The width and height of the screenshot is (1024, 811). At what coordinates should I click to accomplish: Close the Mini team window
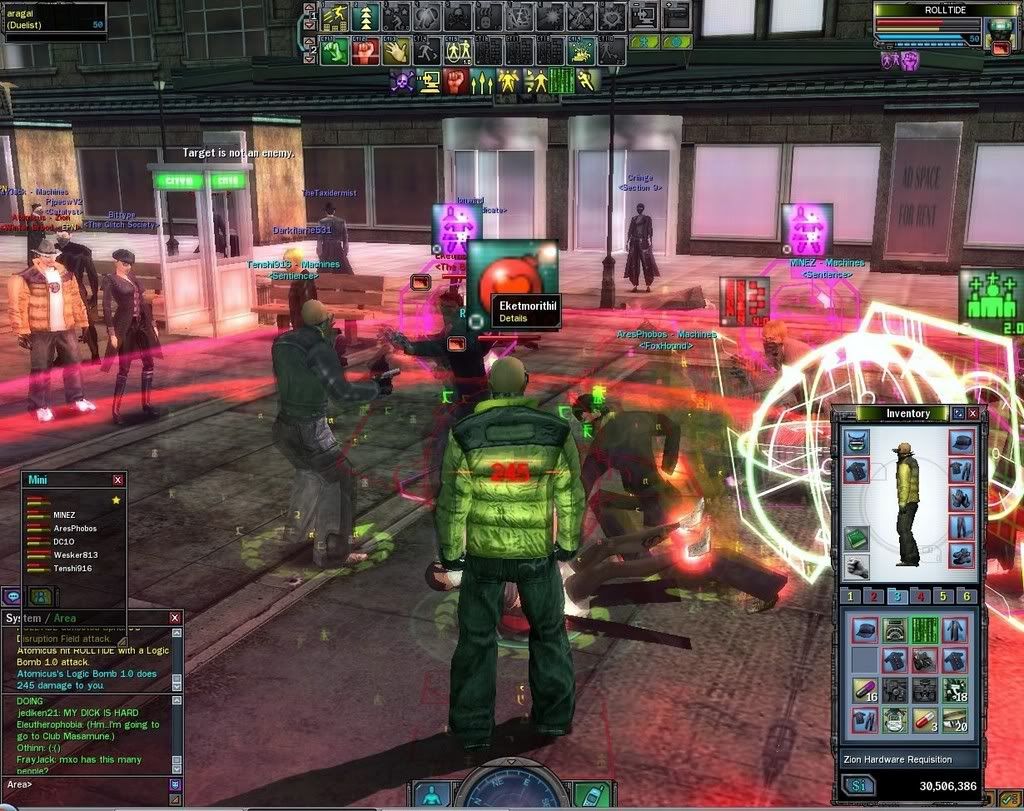[118, 480]
